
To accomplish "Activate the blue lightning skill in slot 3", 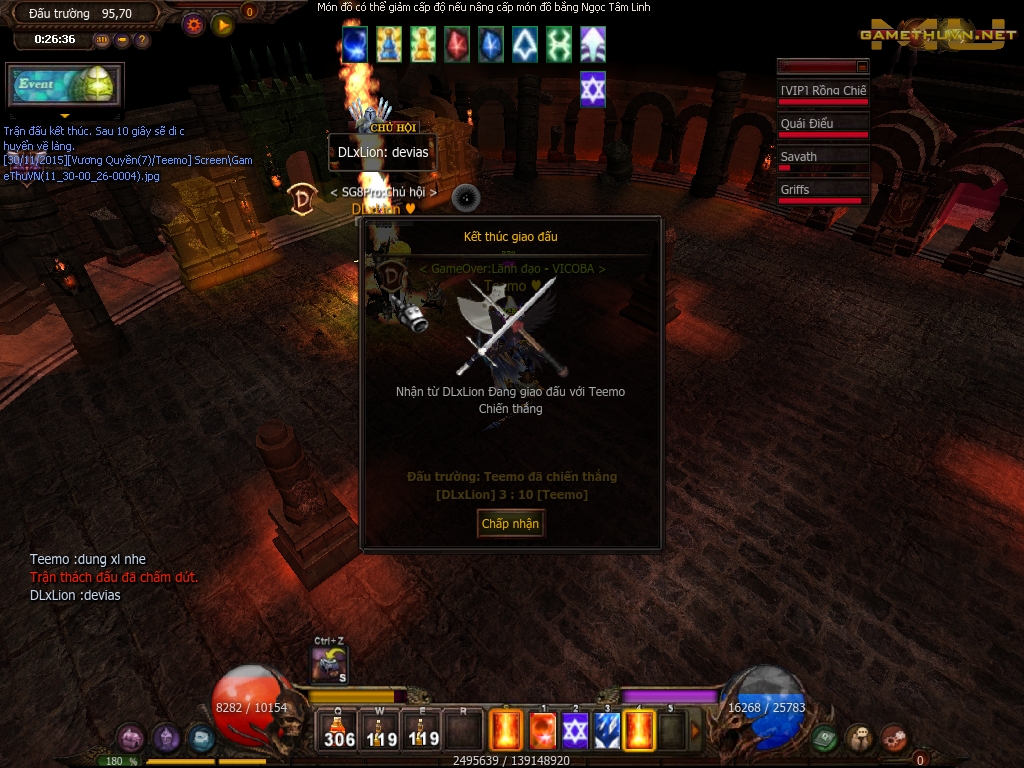I will [x=607, y=731].
